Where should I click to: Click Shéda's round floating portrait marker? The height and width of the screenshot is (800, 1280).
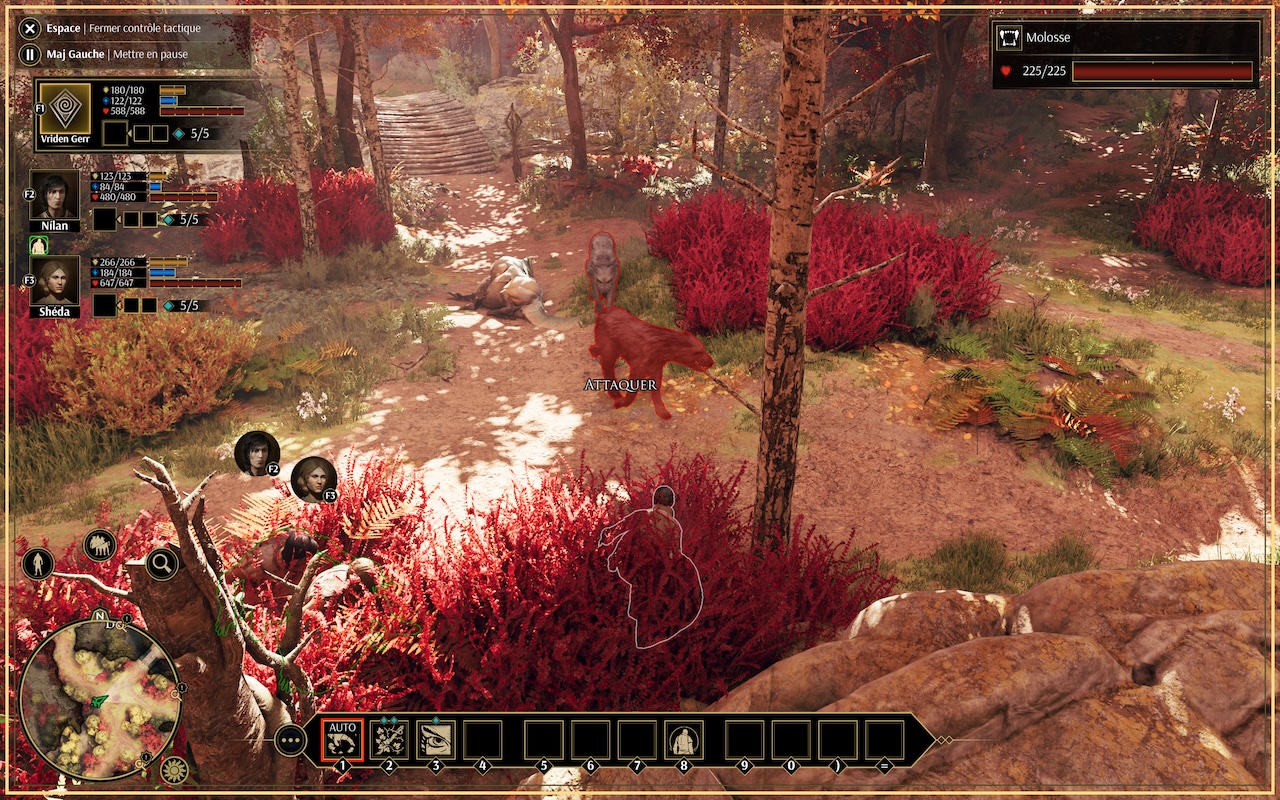click(313, 479)
